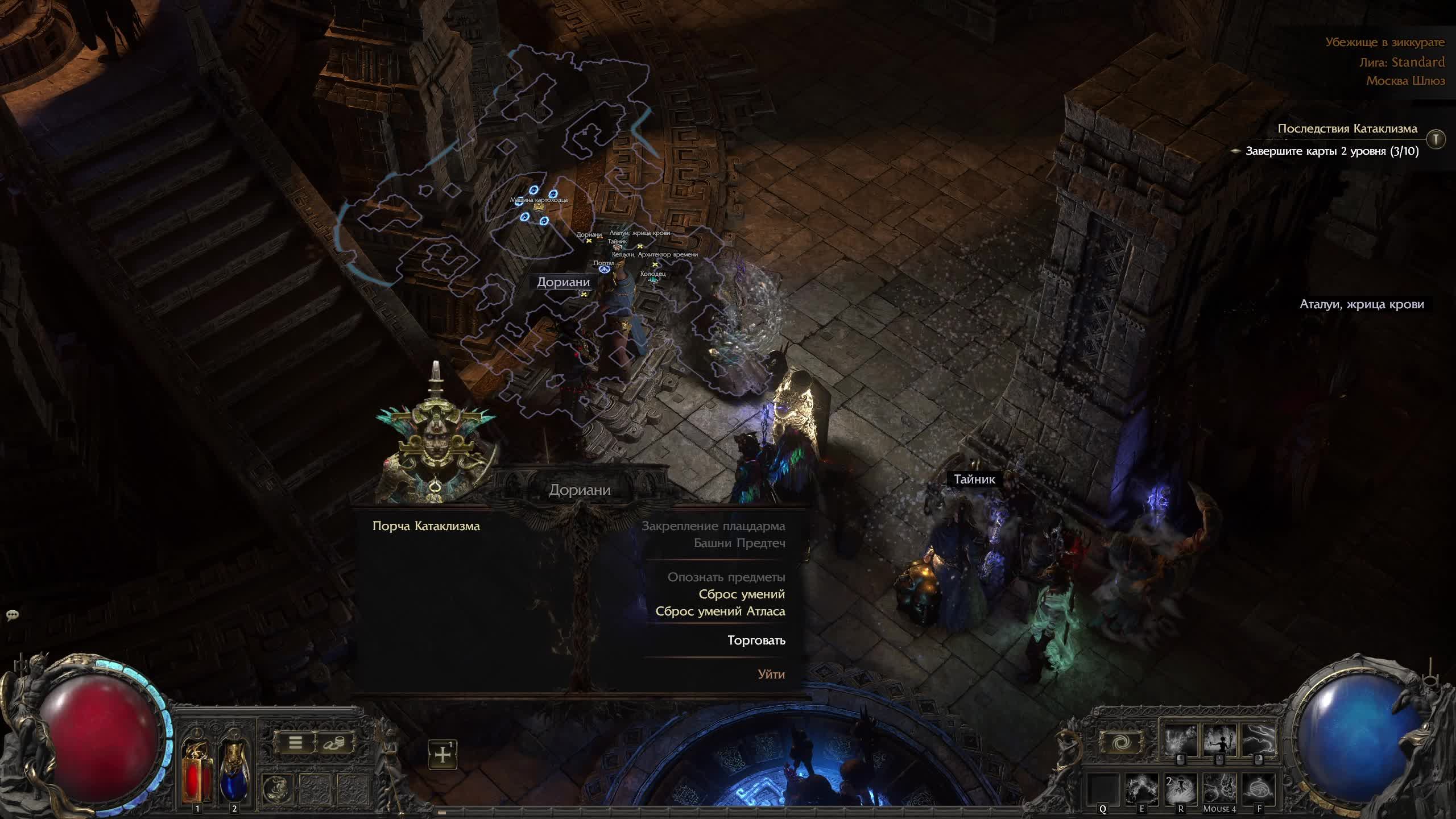Viewport: 1456px width, 819px height.
Task: Activate the lightning clouds skill on right mouse
Action: [1259, 739]
